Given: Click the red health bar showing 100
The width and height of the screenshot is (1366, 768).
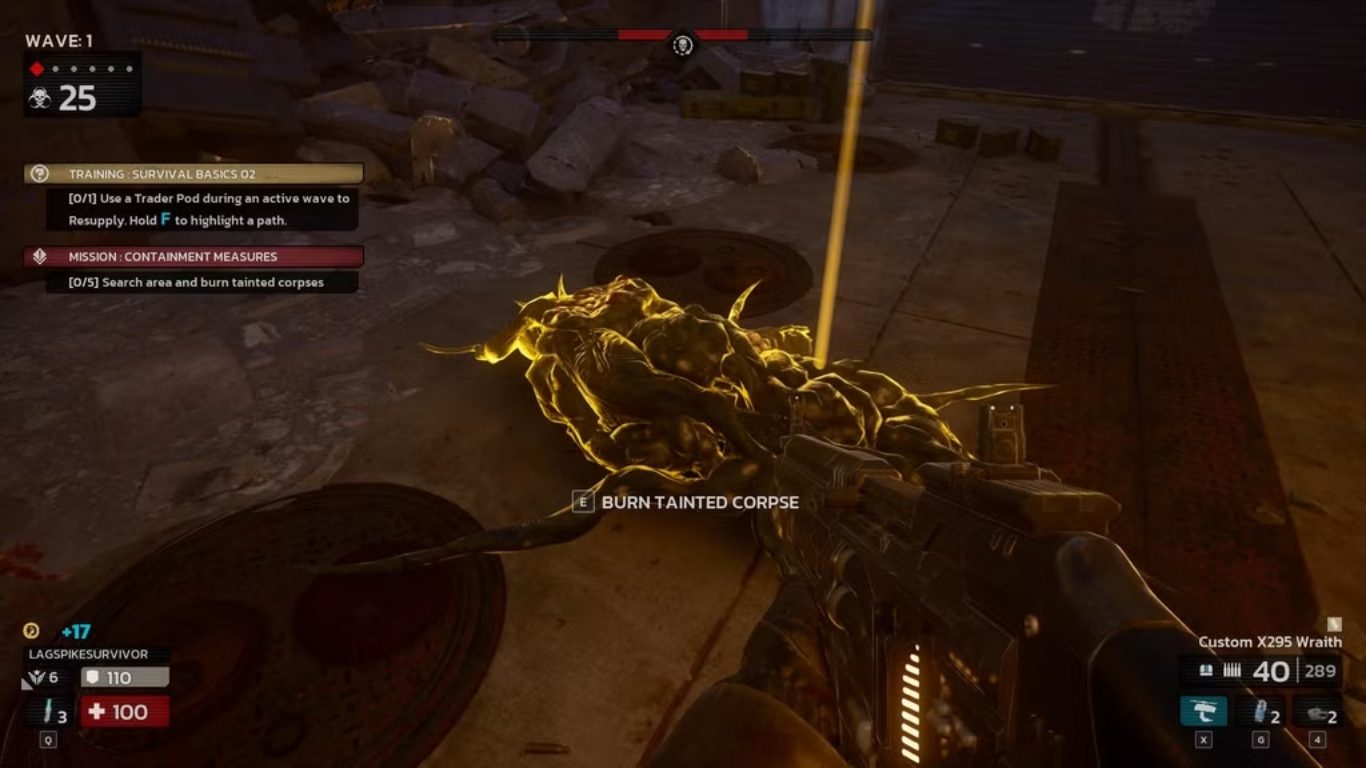Looking at the screenshot, I should coord(127,712).
